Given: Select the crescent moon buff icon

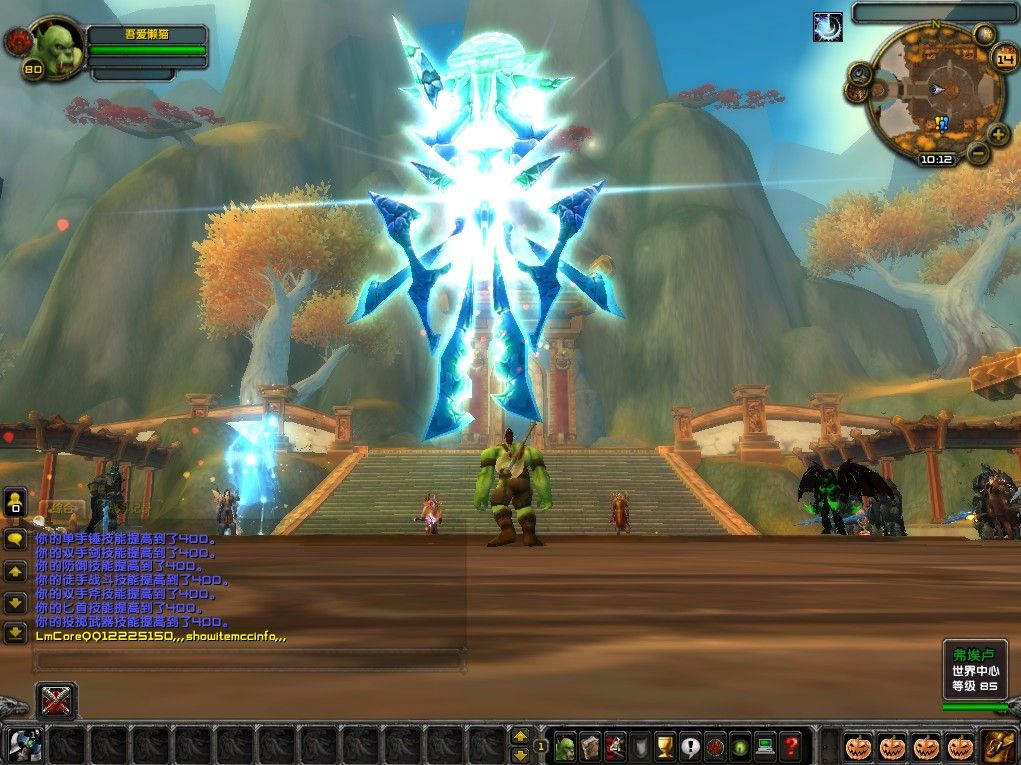Looking at the screenshot, I should pyautogui.click(x=827, y=27).
